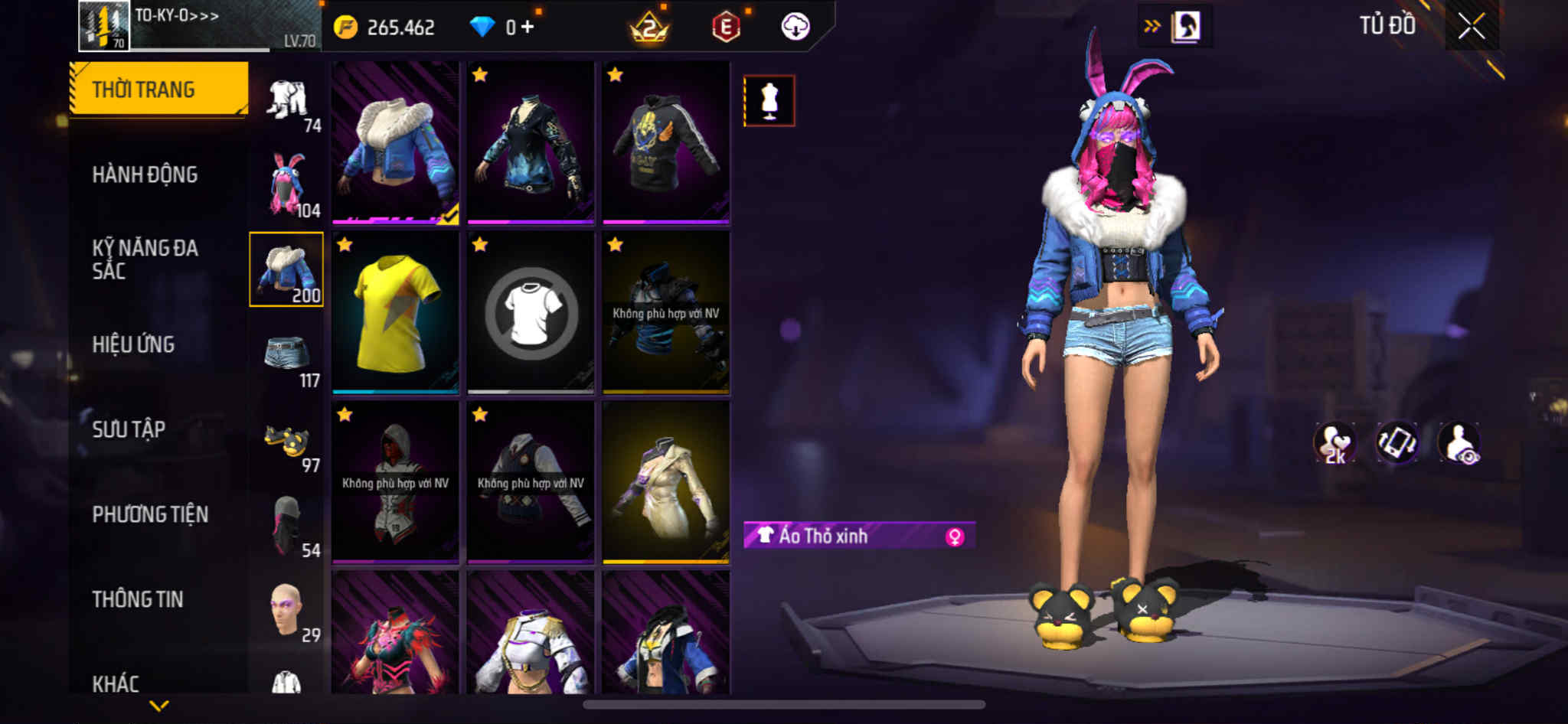Equip the yellow t-shirt item
Image resolution: width=1568 pixels, height=724 pixels.
click(x=395, y=313)
